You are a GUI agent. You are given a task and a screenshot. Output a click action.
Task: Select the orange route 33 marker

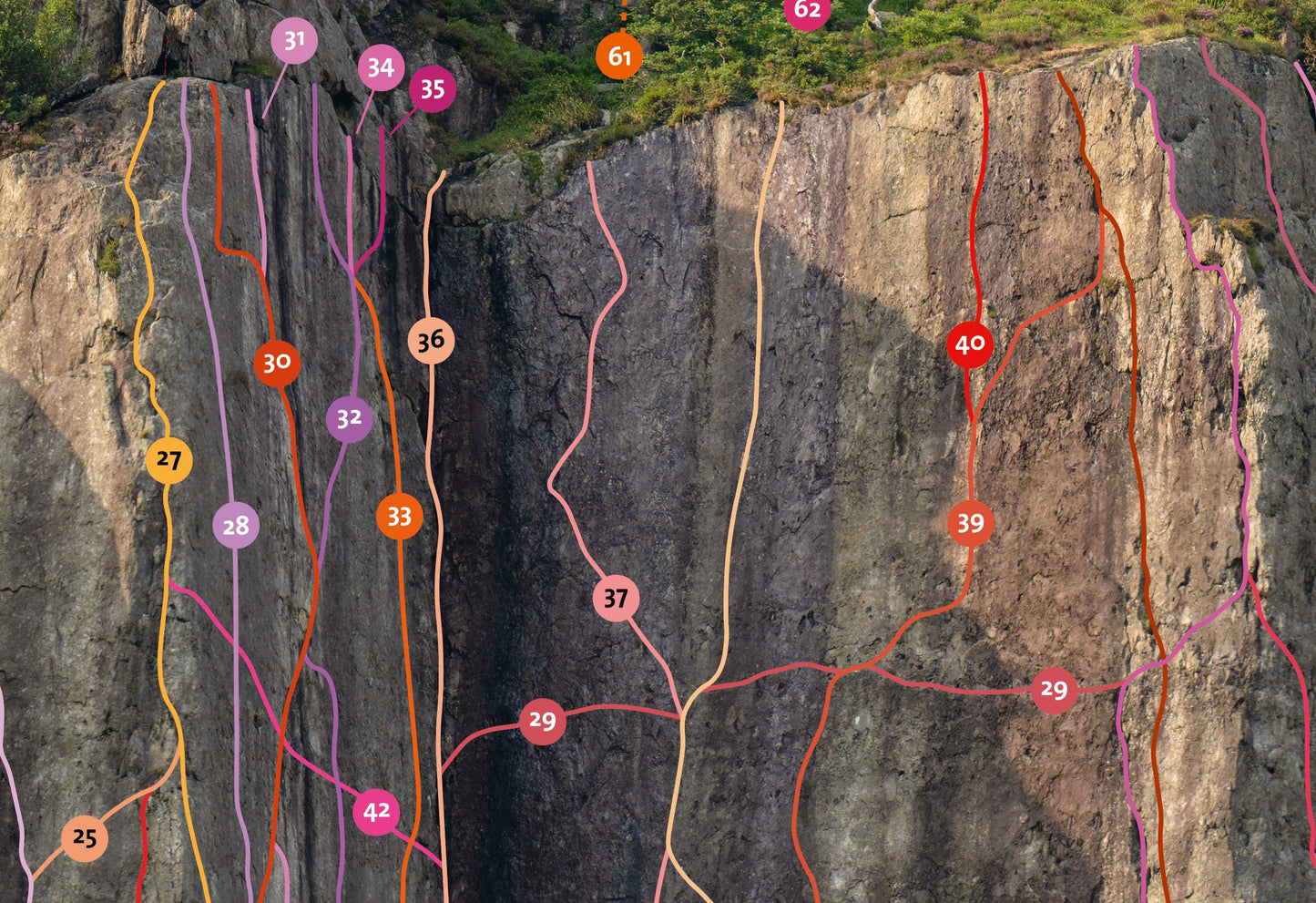399,517
